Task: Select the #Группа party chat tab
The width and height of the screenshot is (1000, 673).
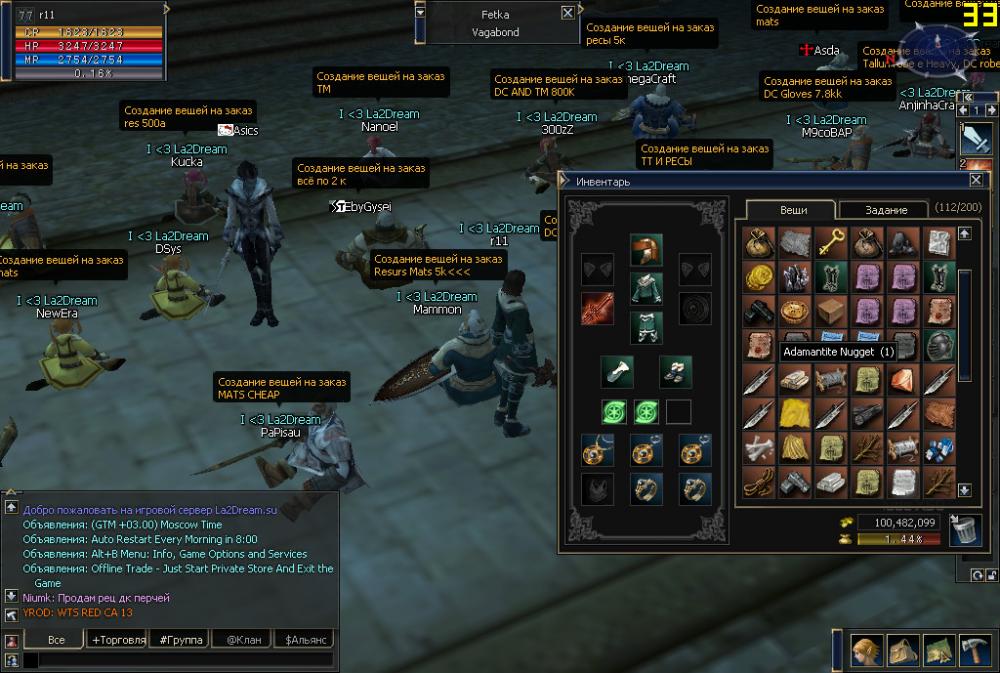Action: pyautogui.click(x=181, y=639)
